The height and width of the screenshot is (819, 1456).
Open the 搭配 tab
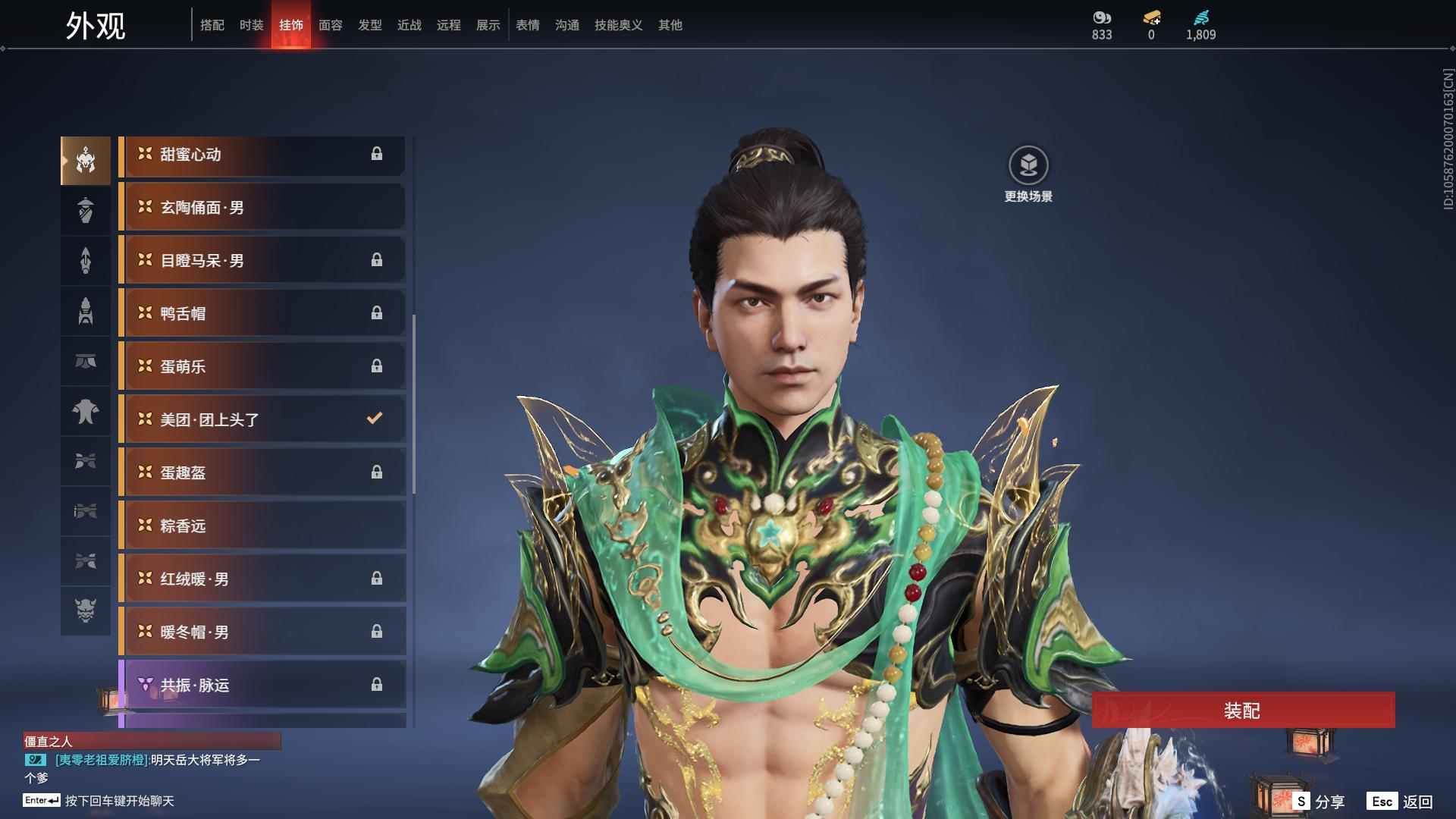pos(212,25)
